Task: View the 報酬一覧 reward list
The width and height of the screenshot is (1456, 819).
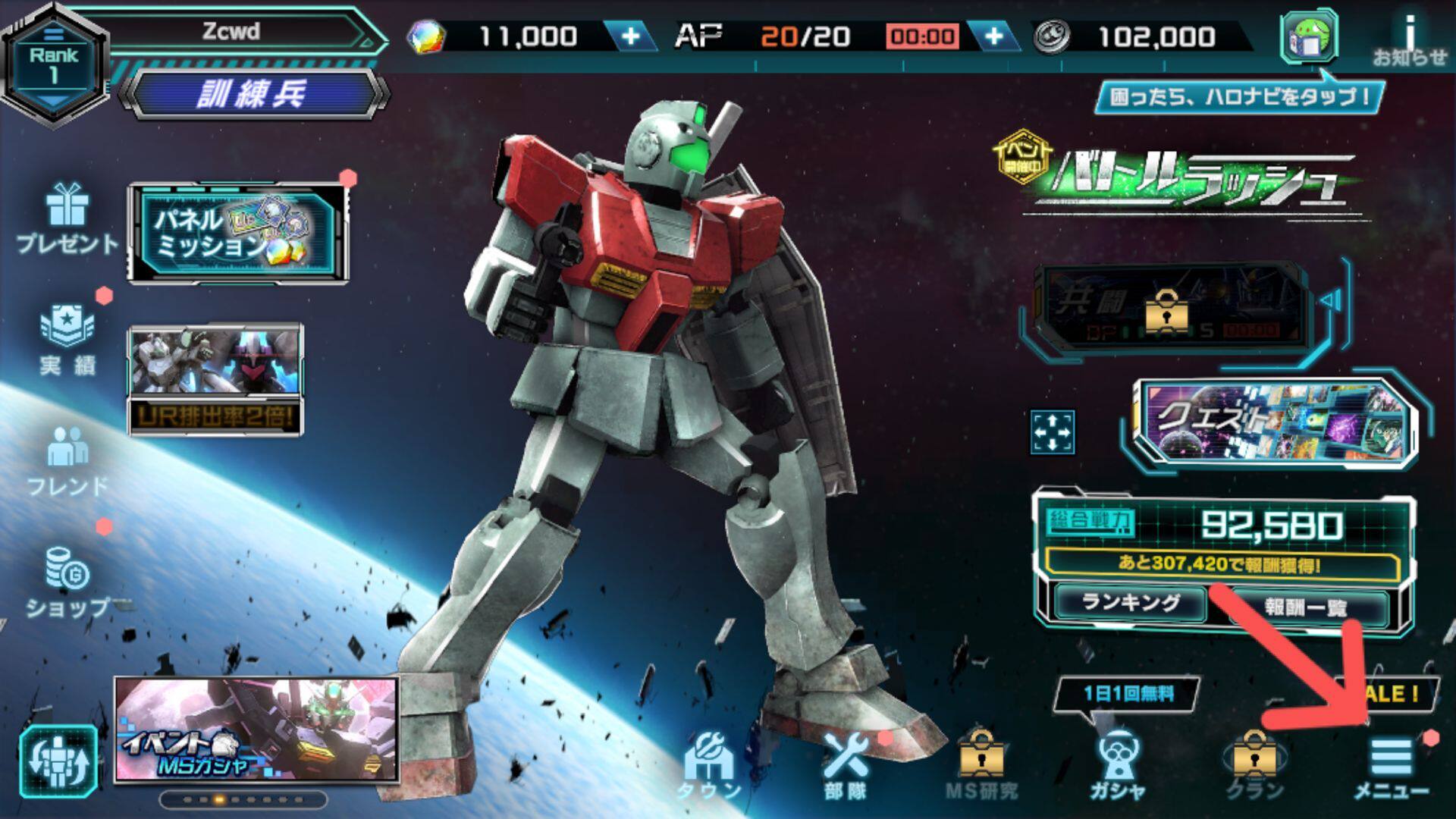Action: click(1304, 607)
